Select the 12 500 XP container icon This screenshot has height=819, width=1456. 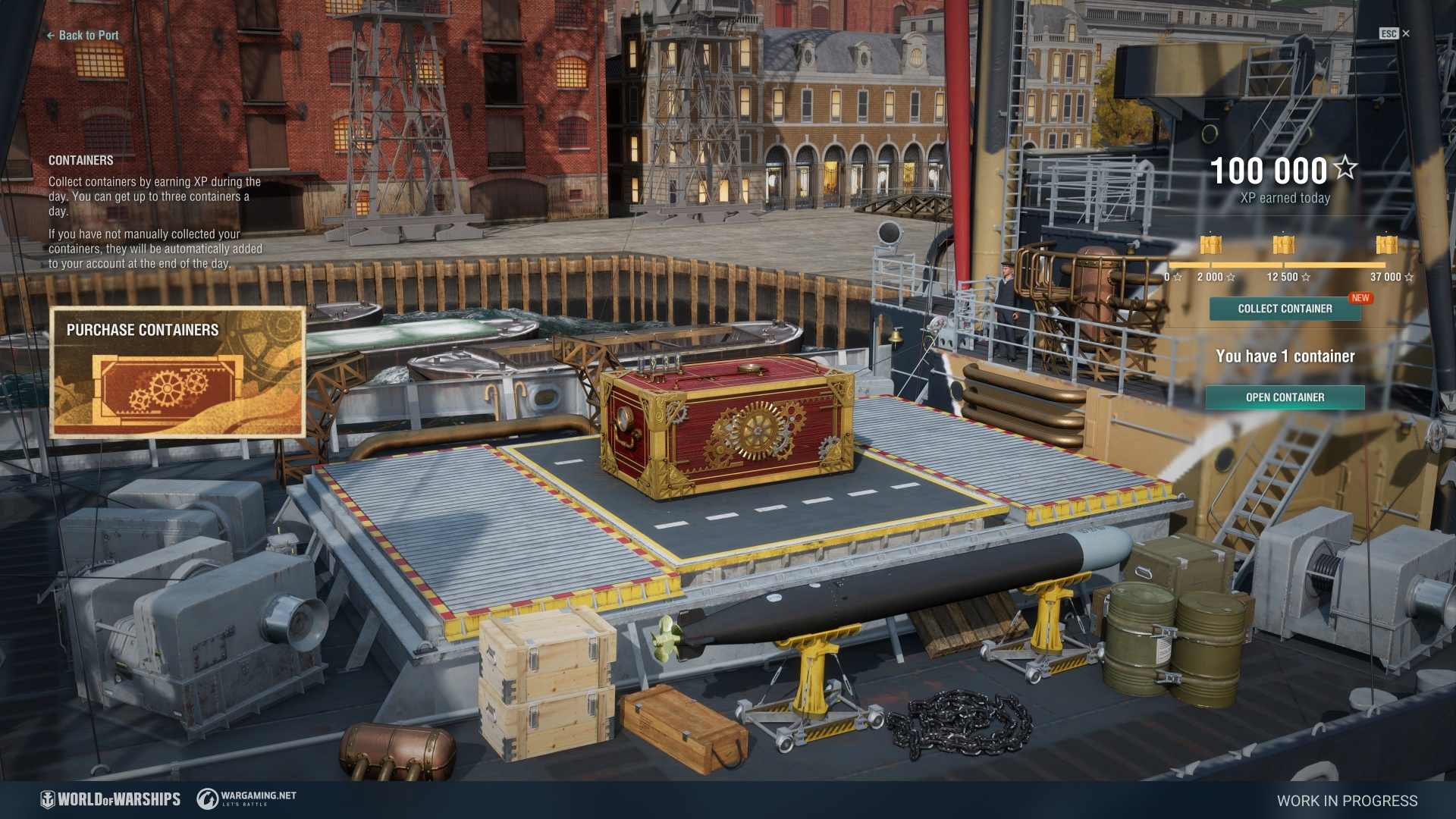pyautogui.click(x=1283, y=245)
